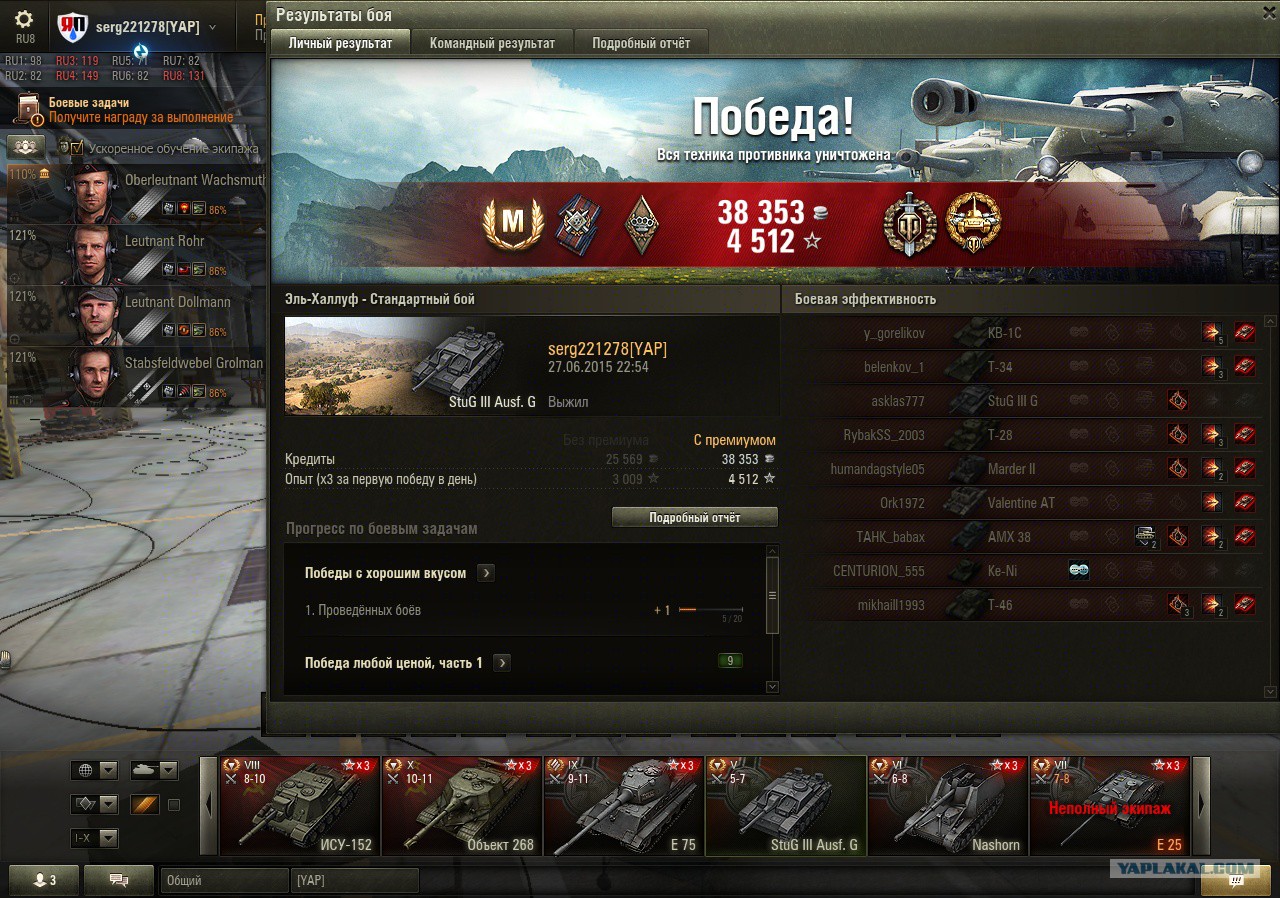This screenshot has height=898, width=1280.
Task: Expand Победа любой ценой, часть 1
Action: (x=502, y=663)
